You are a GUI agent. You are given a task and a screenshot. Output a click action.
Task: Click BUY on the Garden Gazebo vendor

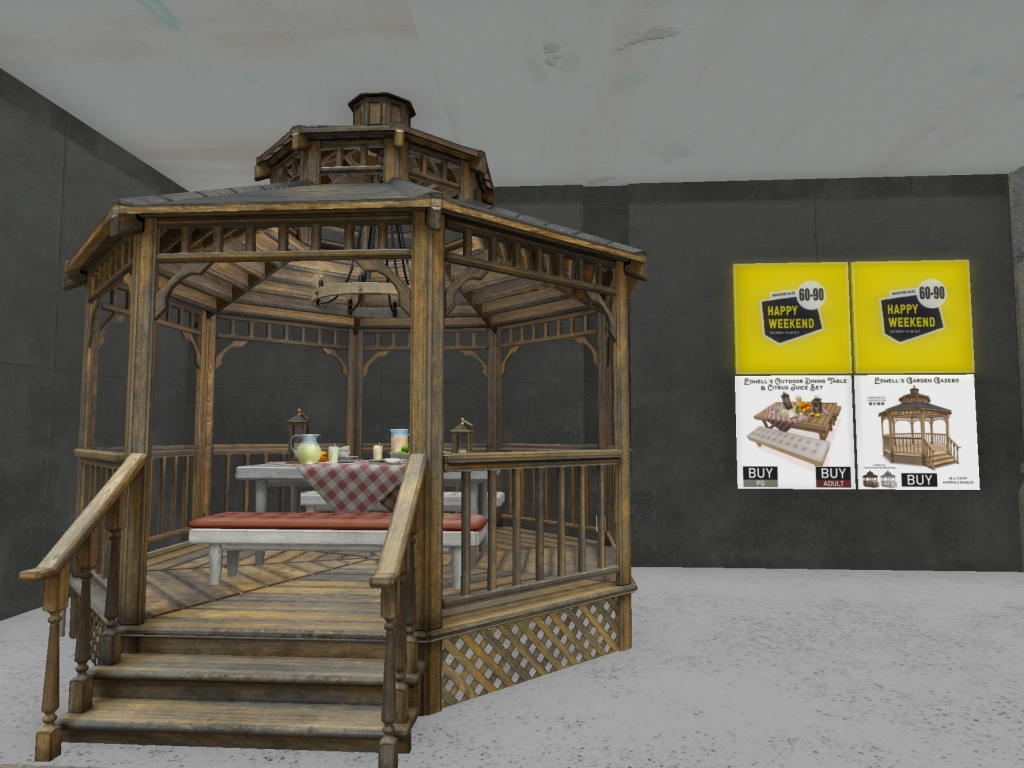tap(918, 479)
